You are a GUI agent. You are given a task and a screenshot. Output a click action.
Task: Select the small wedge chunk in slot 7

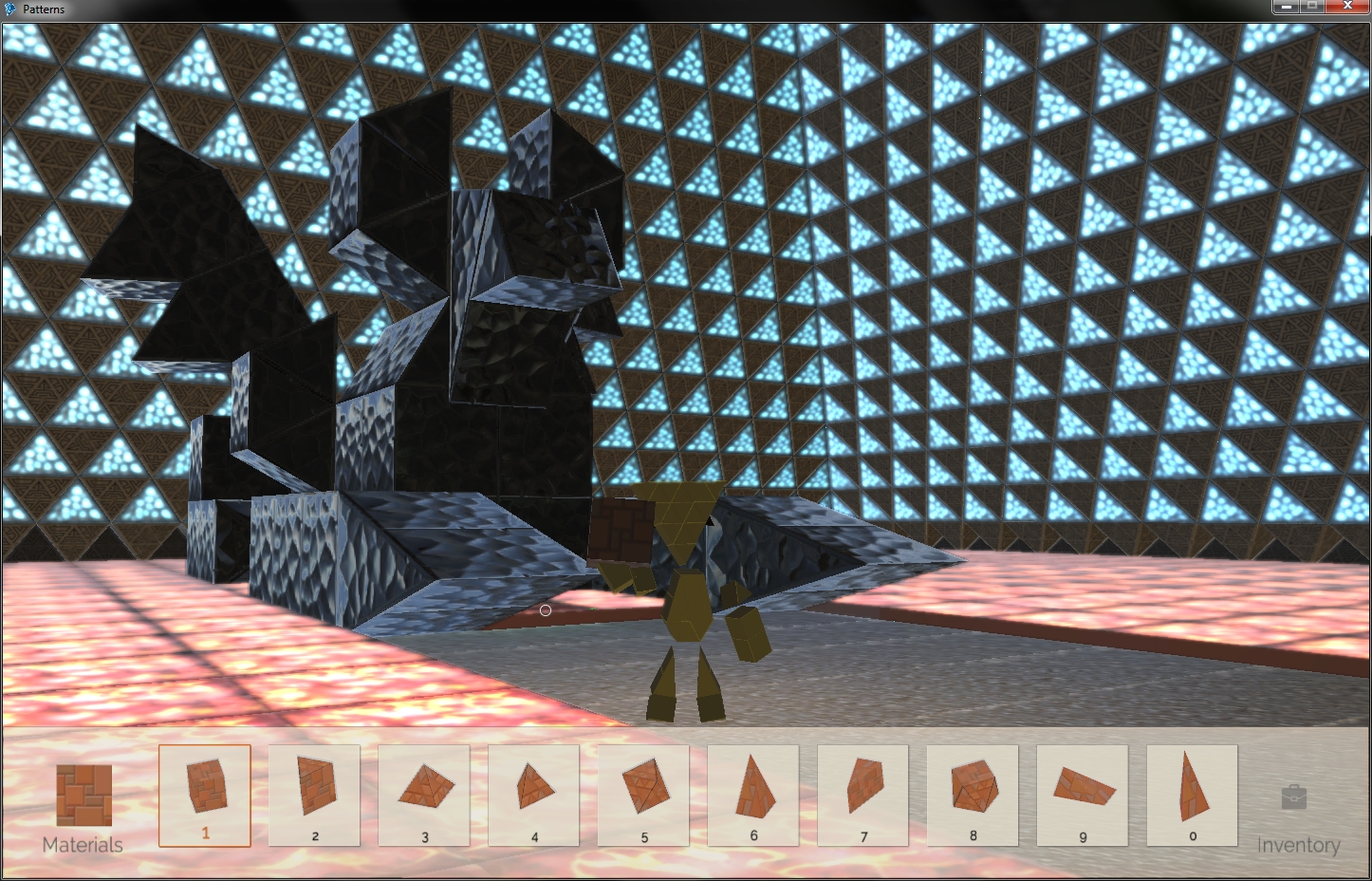pyautogui.click(x=863, y=788)
